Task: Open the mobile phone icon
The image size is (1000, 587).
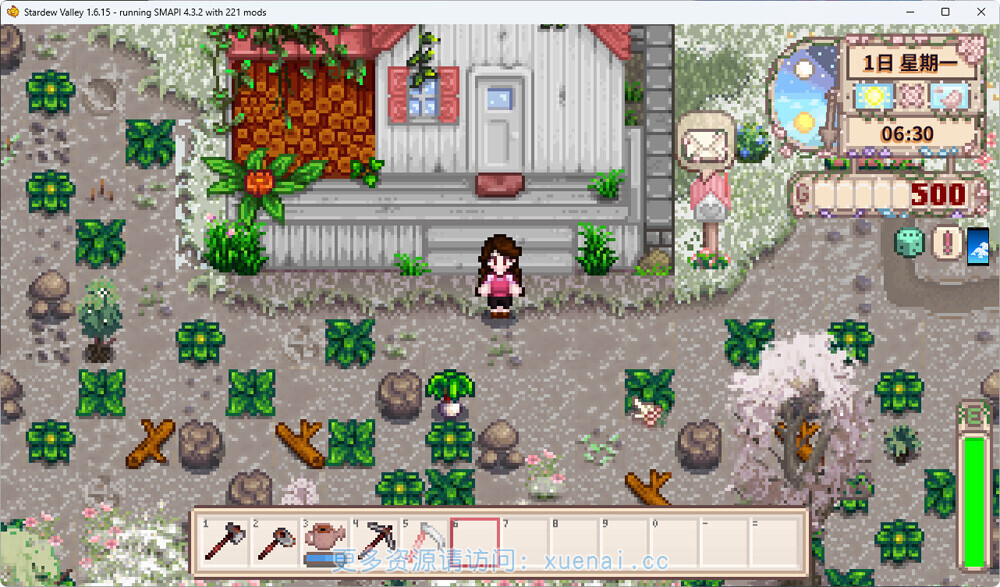Action: (x=977, y=243)
